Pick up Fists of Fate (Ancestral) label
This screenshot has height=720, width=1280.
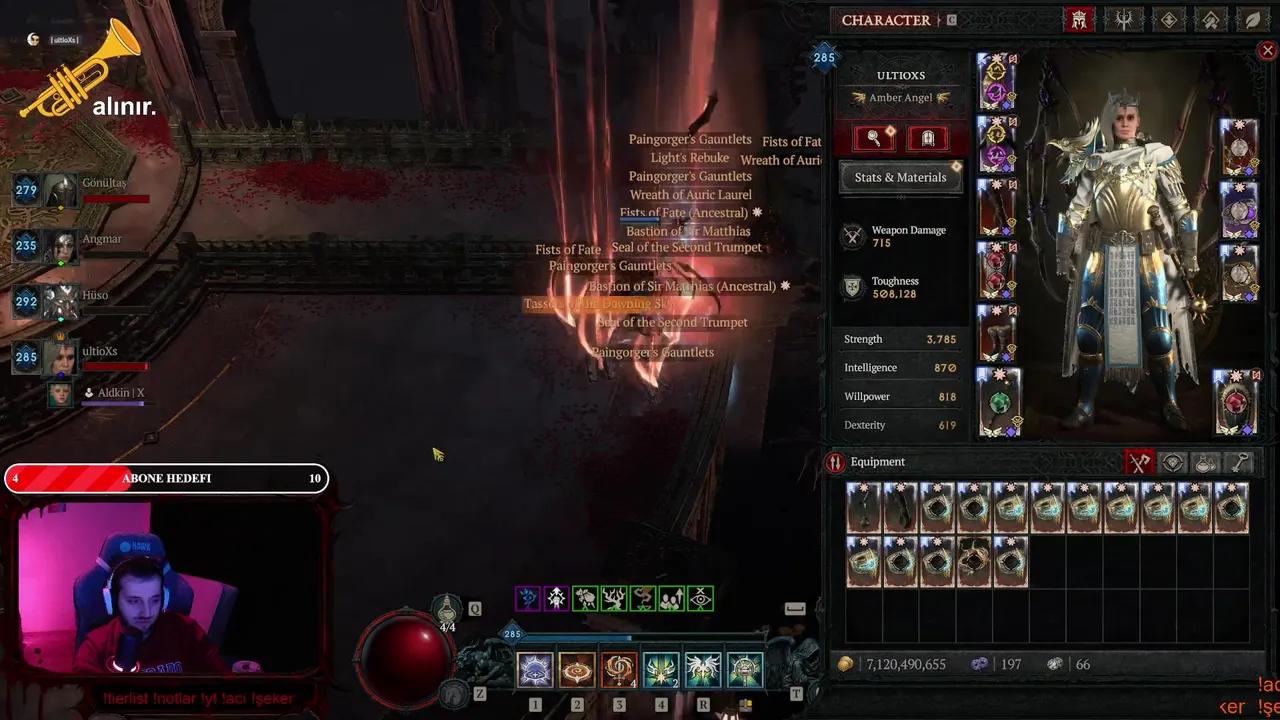(x=684, y=213)
